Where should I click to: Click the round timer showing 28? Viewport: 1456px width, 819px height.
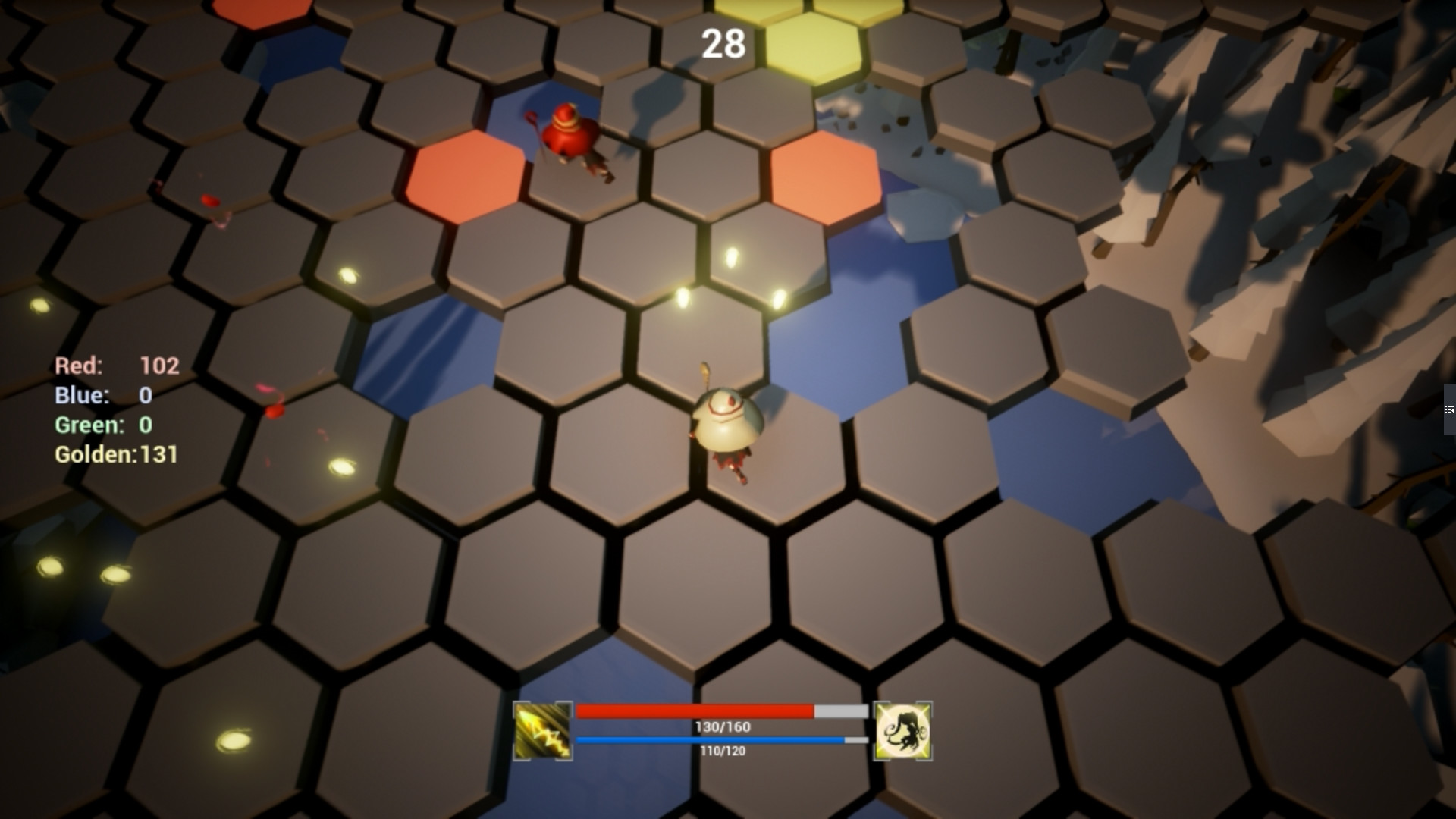point(722,44)
